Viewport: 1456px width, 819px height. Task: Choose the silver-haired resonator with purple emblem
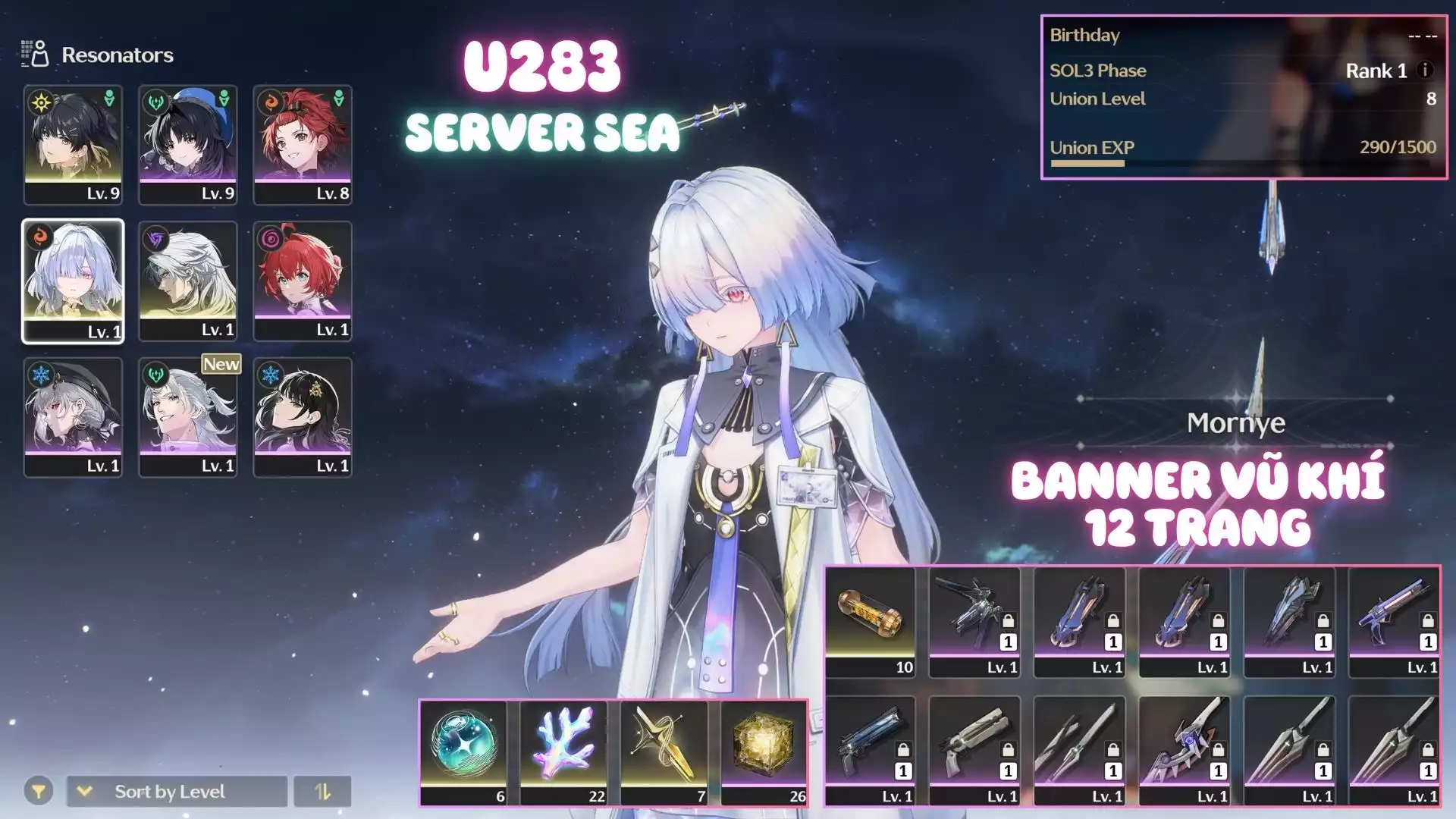188,281
